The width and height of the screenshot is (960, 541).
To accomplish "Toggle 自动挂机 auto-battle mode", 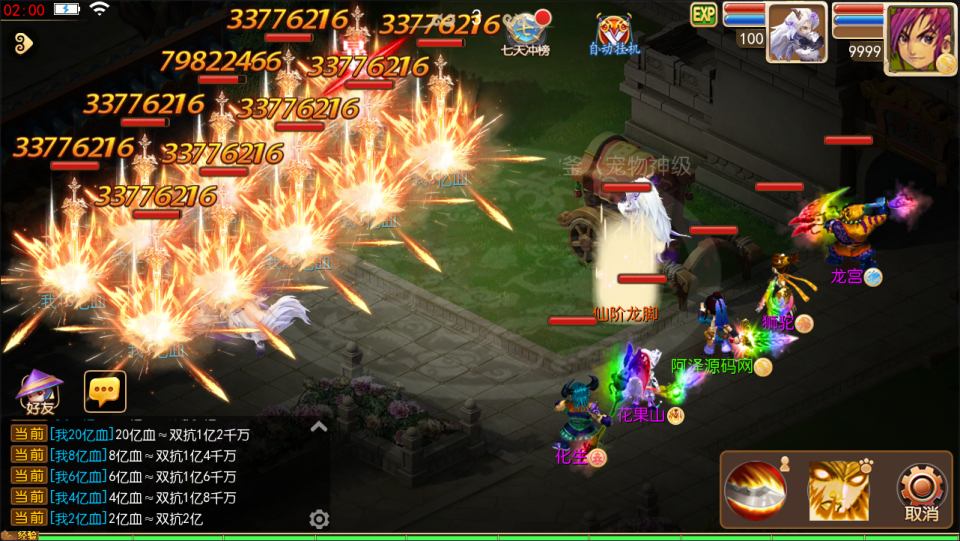I will pos(616,34).
